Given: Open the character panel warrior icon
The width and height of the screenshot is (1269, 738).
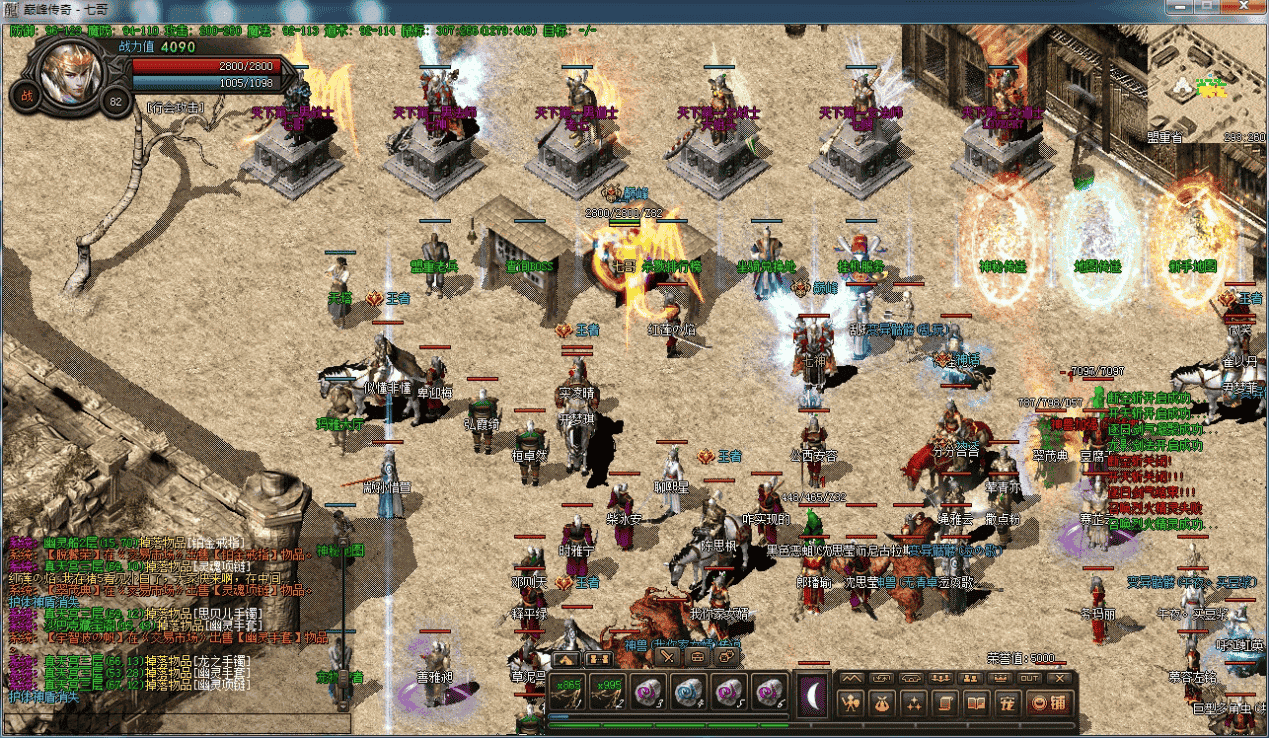Looking at the screenshot, I should (x=851, y=704).
